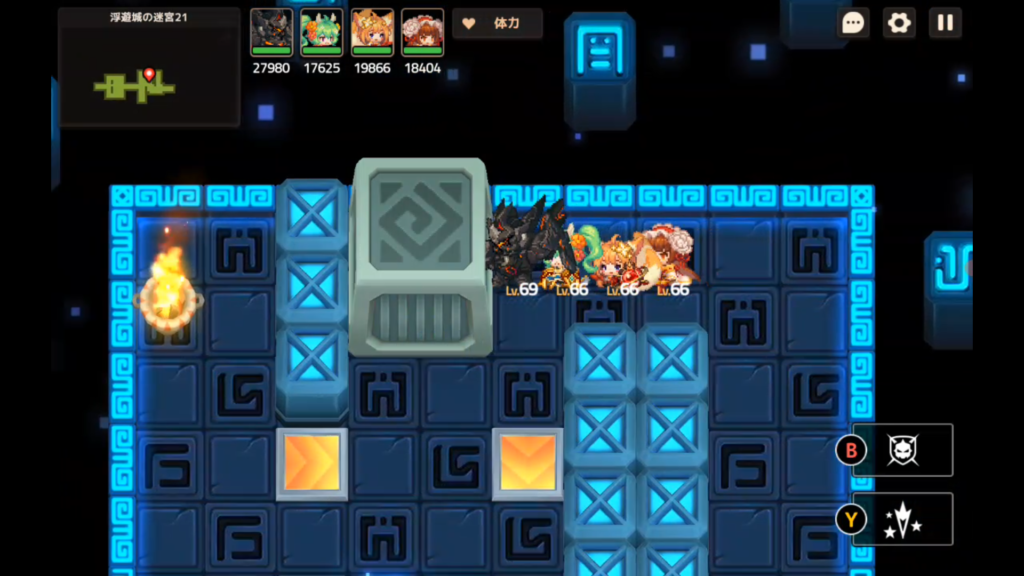Open the gear settings menu

click(899, 23)
